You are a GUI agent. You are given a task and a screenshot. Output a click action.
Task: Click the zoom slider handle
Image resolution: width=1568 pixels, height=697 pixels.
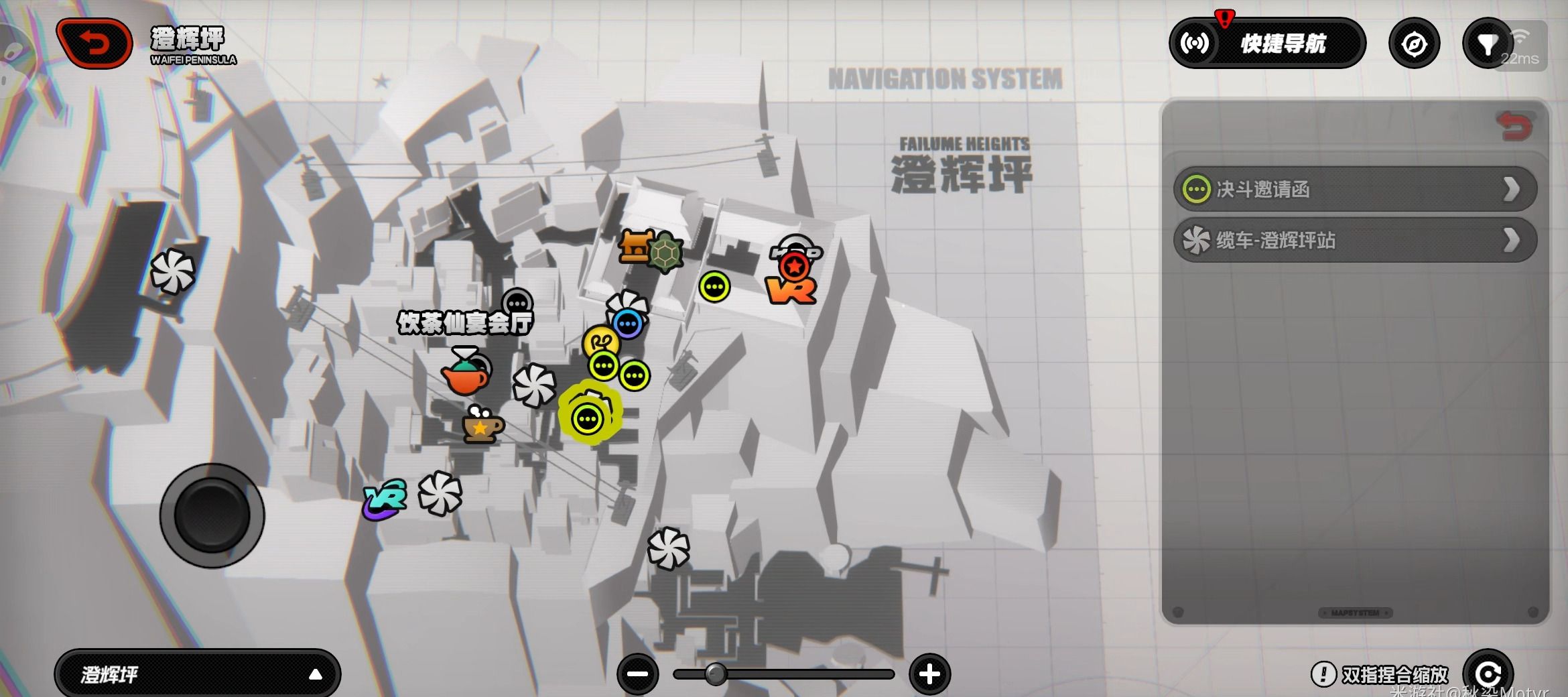click(x=716, y=674)
